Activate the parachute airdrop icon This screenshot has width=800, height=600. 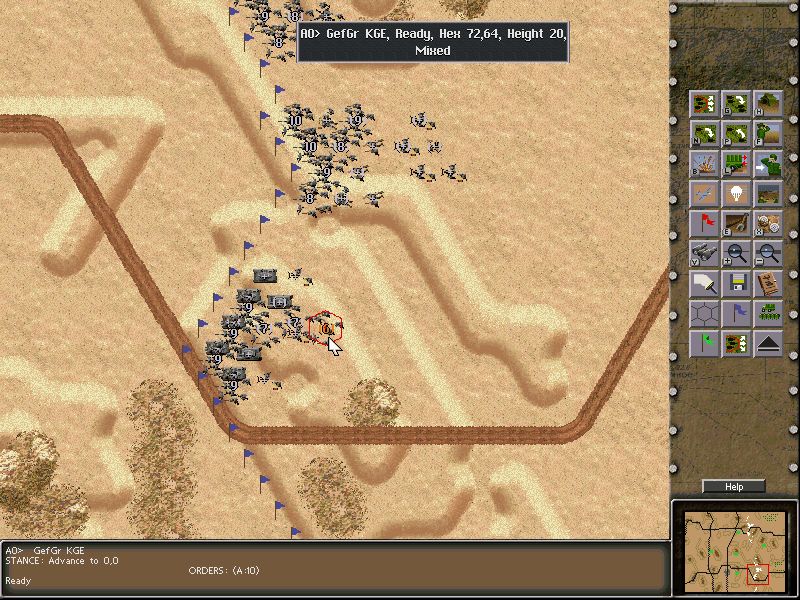[737, 193]
